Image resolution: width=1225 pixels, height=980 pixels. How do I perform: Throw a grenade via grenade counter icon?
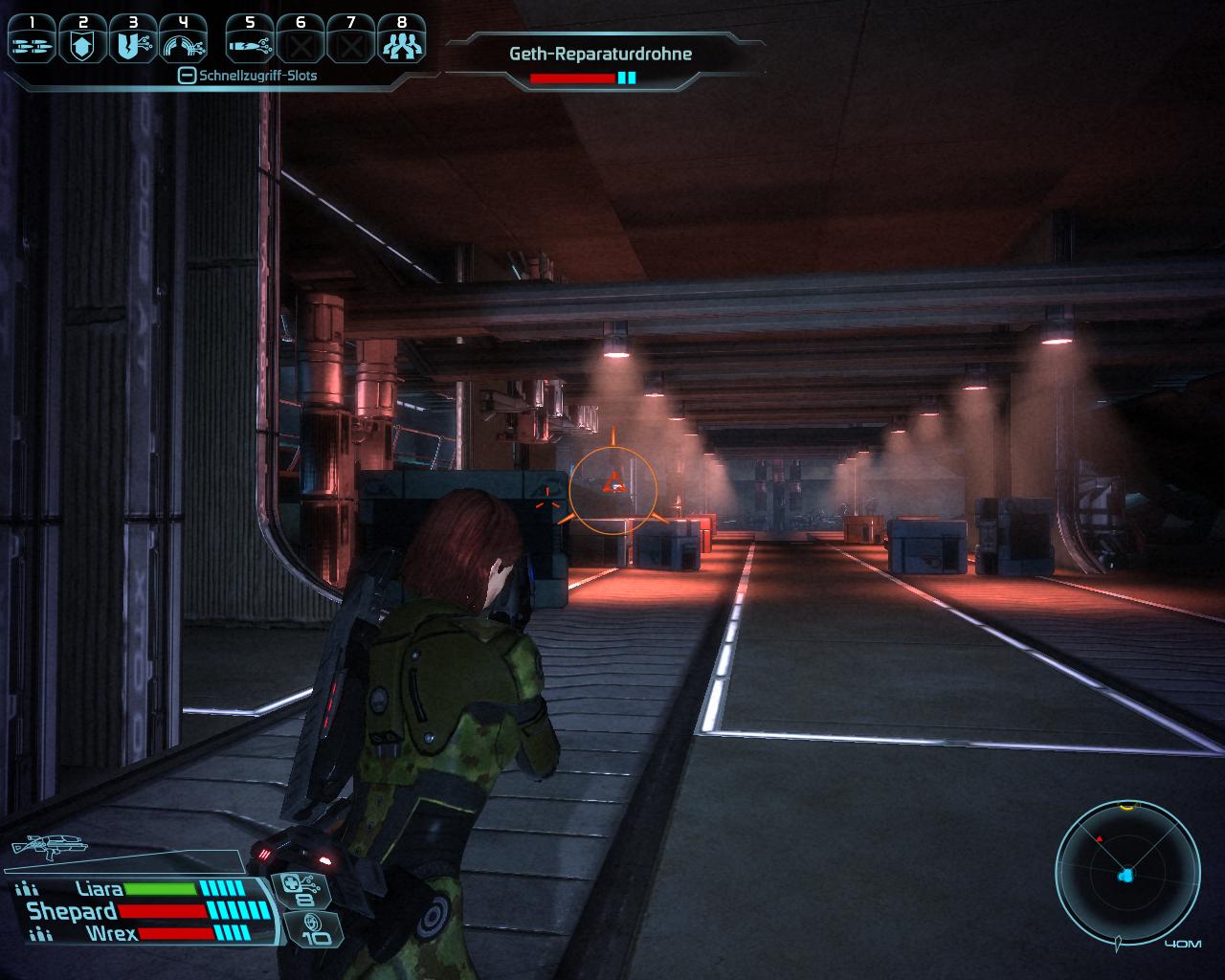(x=310, y=929)
